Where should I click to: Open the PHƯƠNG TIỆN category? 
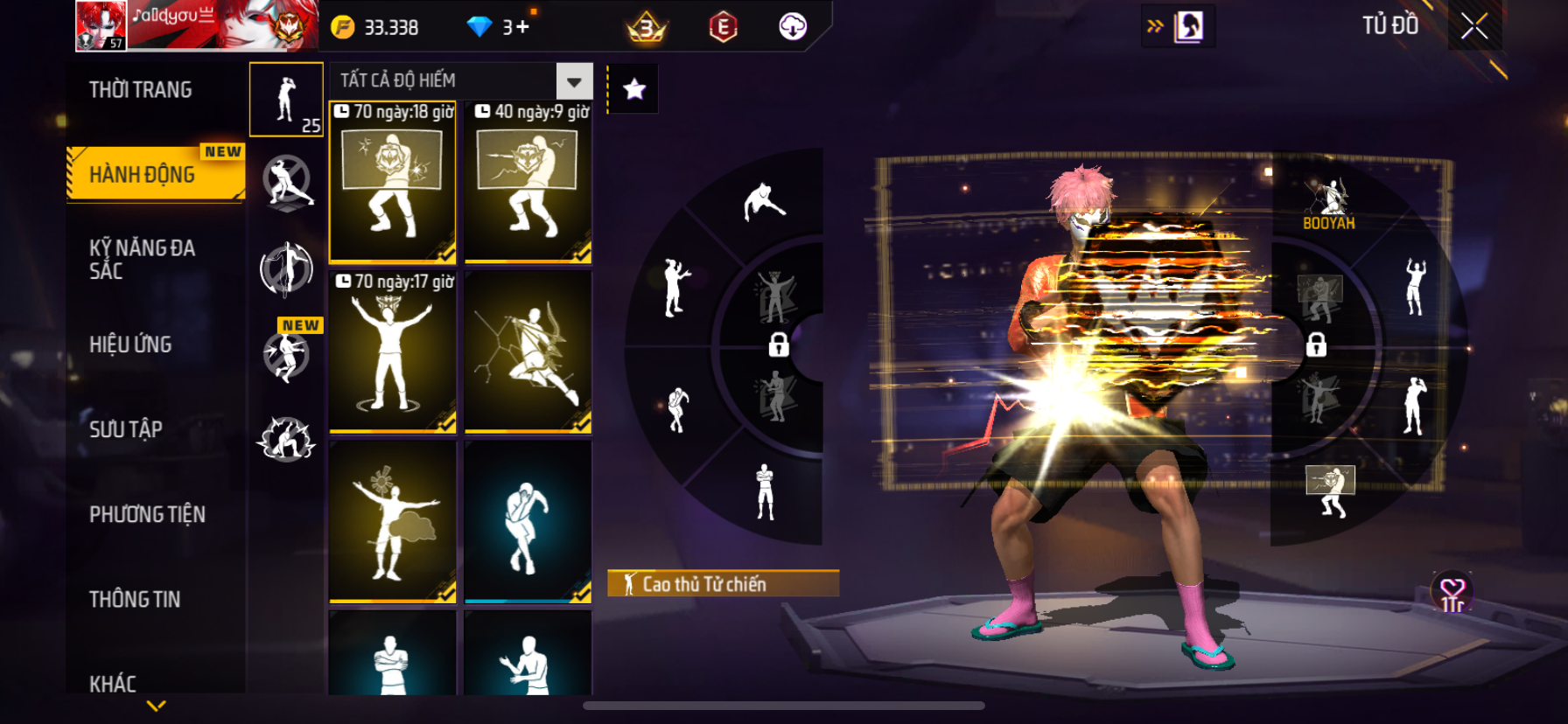coord(147,514)
